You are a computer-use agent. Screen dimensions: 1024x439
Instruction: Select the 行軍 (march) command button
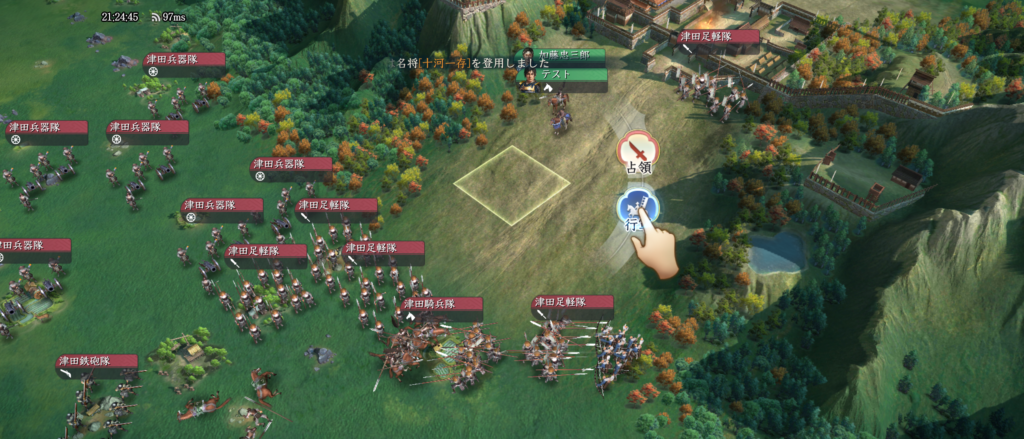click(x=636, y=209)
